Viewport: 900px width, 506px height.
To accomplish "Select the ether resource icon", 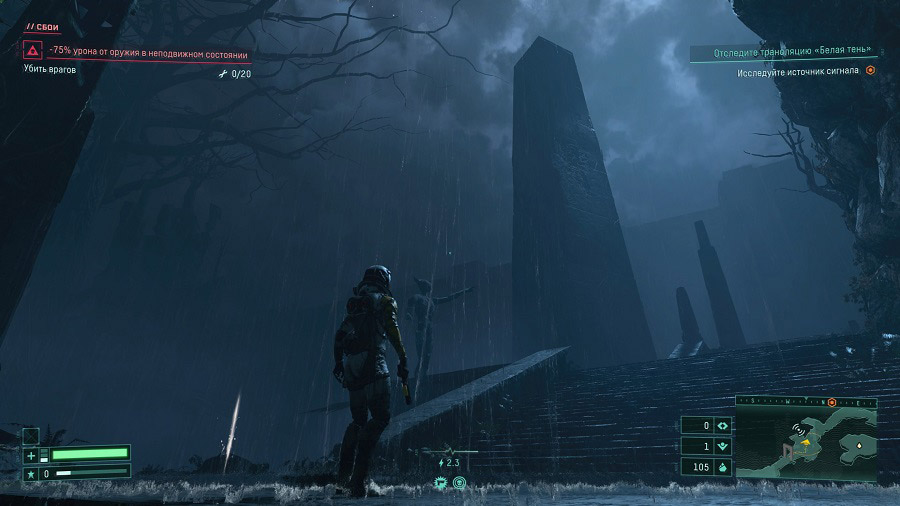I will [x=723, y=446].
